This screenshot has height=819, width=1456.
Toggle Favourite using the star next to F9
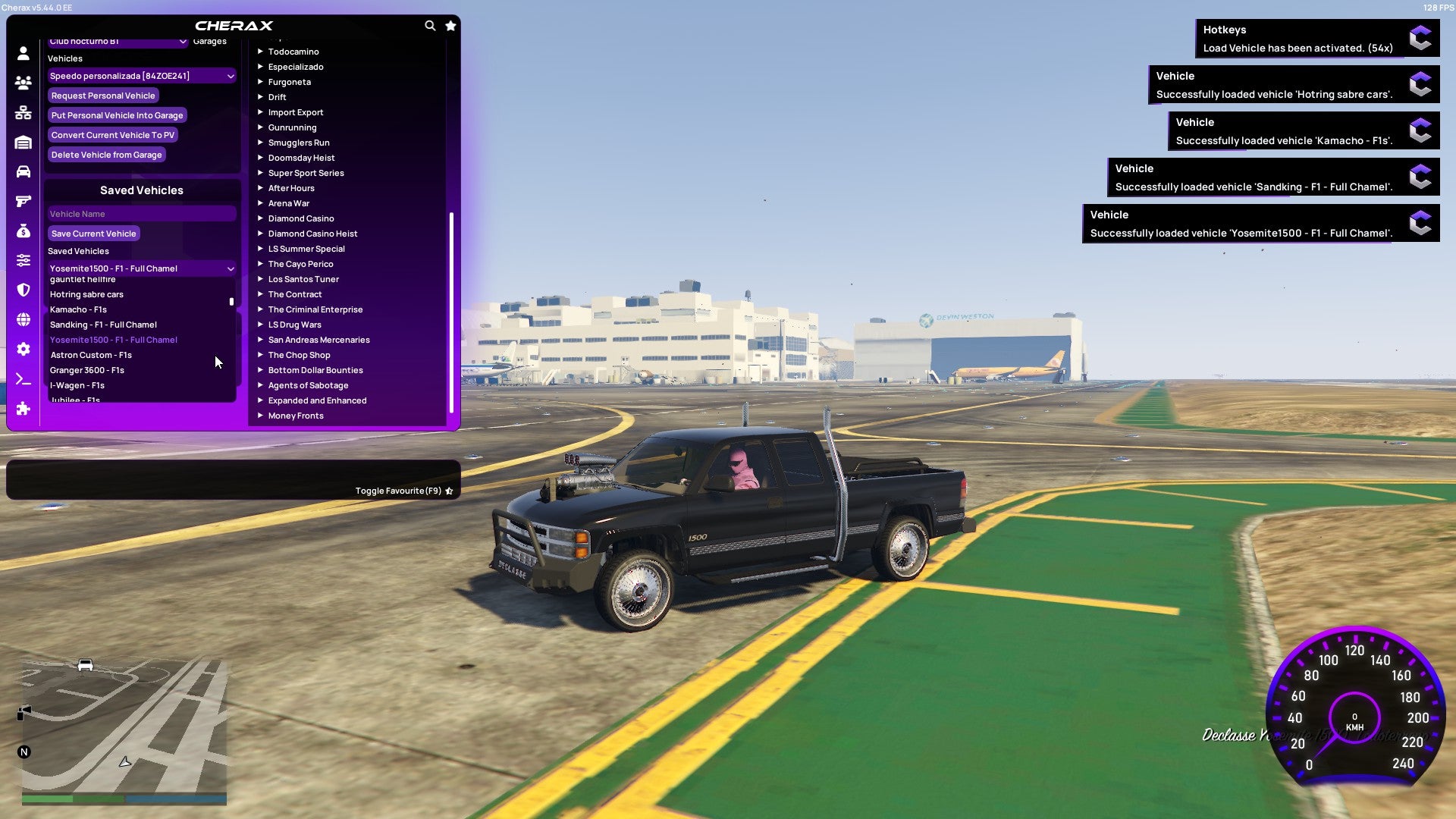click(x=448, y=491)
